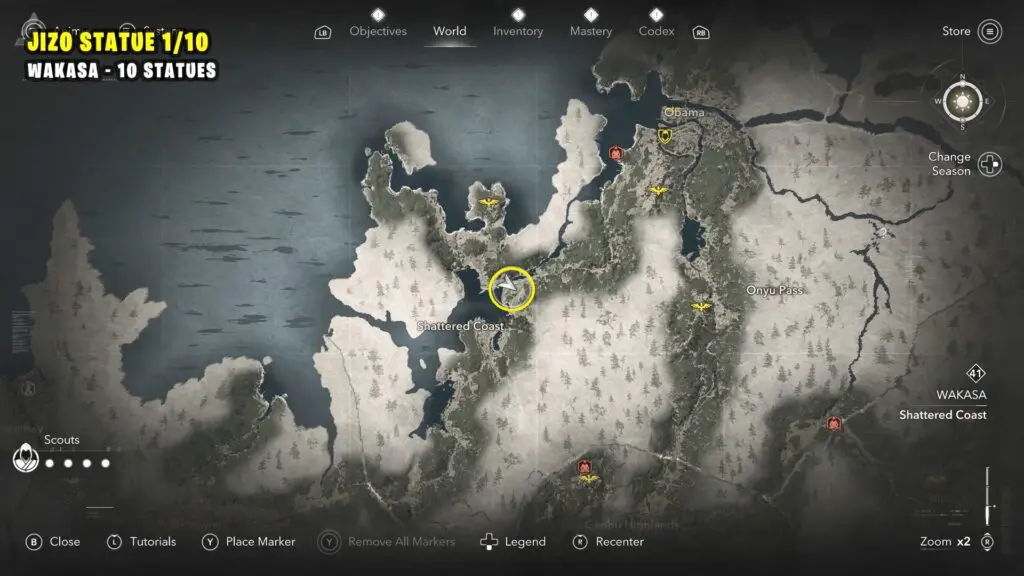Click the compass sun icon
Viewport: 1024px width, 576px height.
coord(963,101)
